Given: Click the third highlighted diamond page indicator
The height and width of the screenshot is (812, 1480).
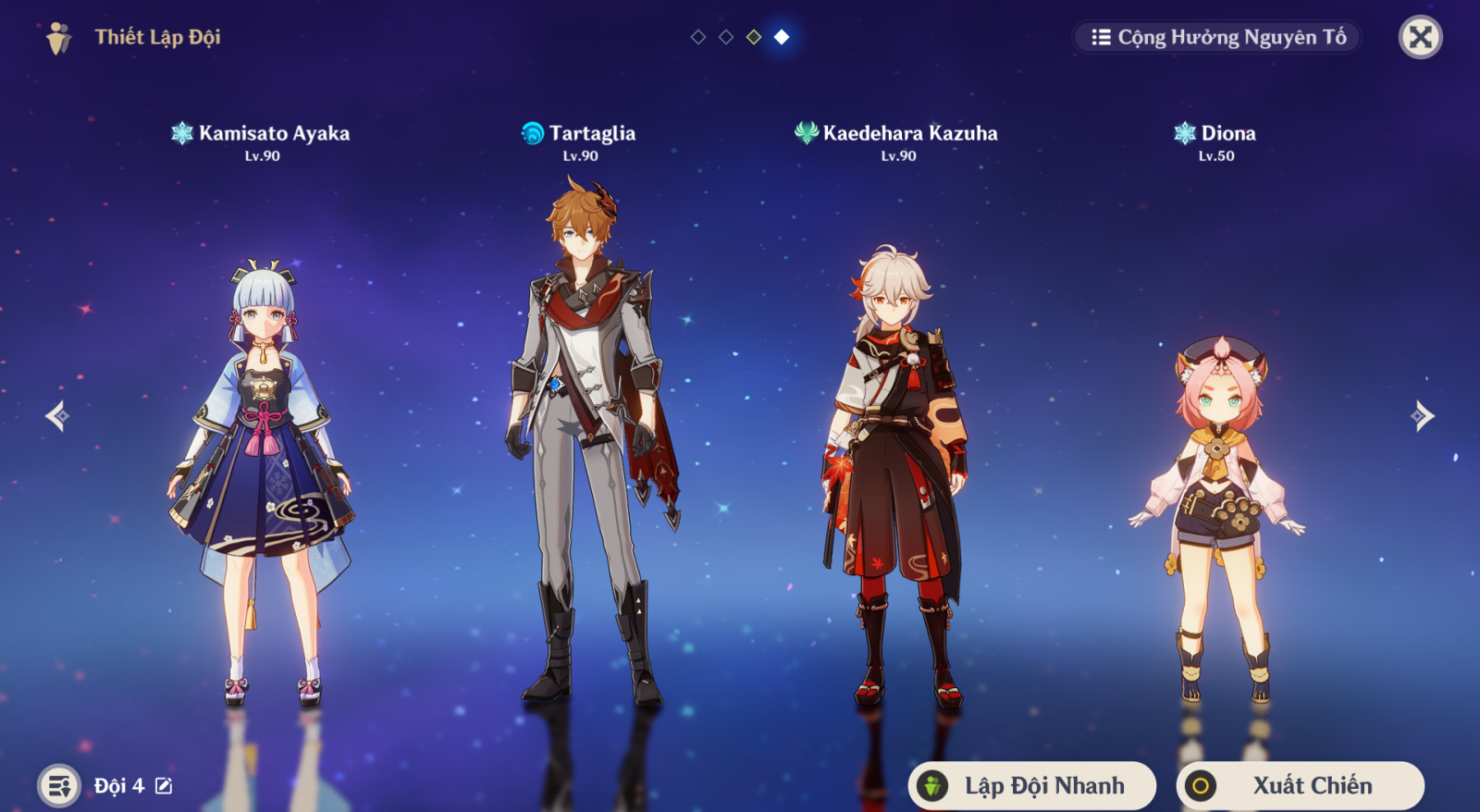Looking at the screenshot, I should (752, 39).
